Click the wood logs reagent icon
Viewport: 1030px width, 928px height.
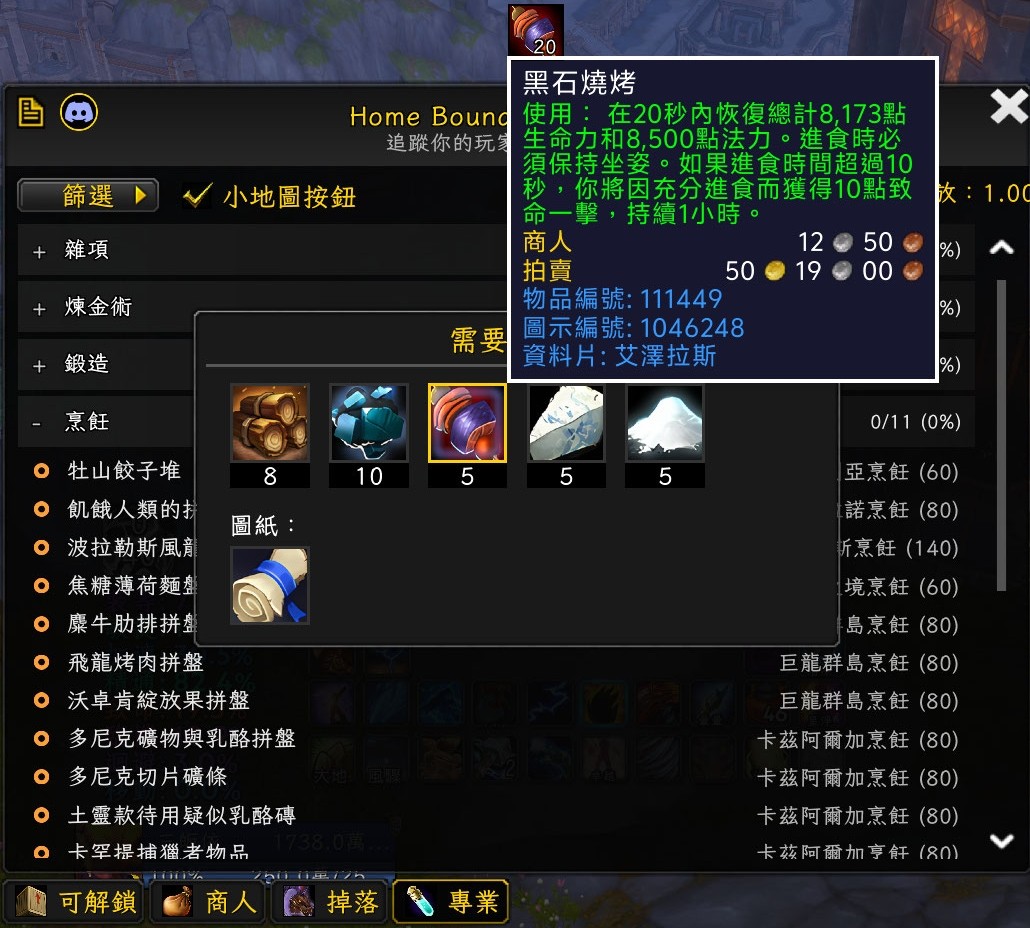tap(270, 423)
